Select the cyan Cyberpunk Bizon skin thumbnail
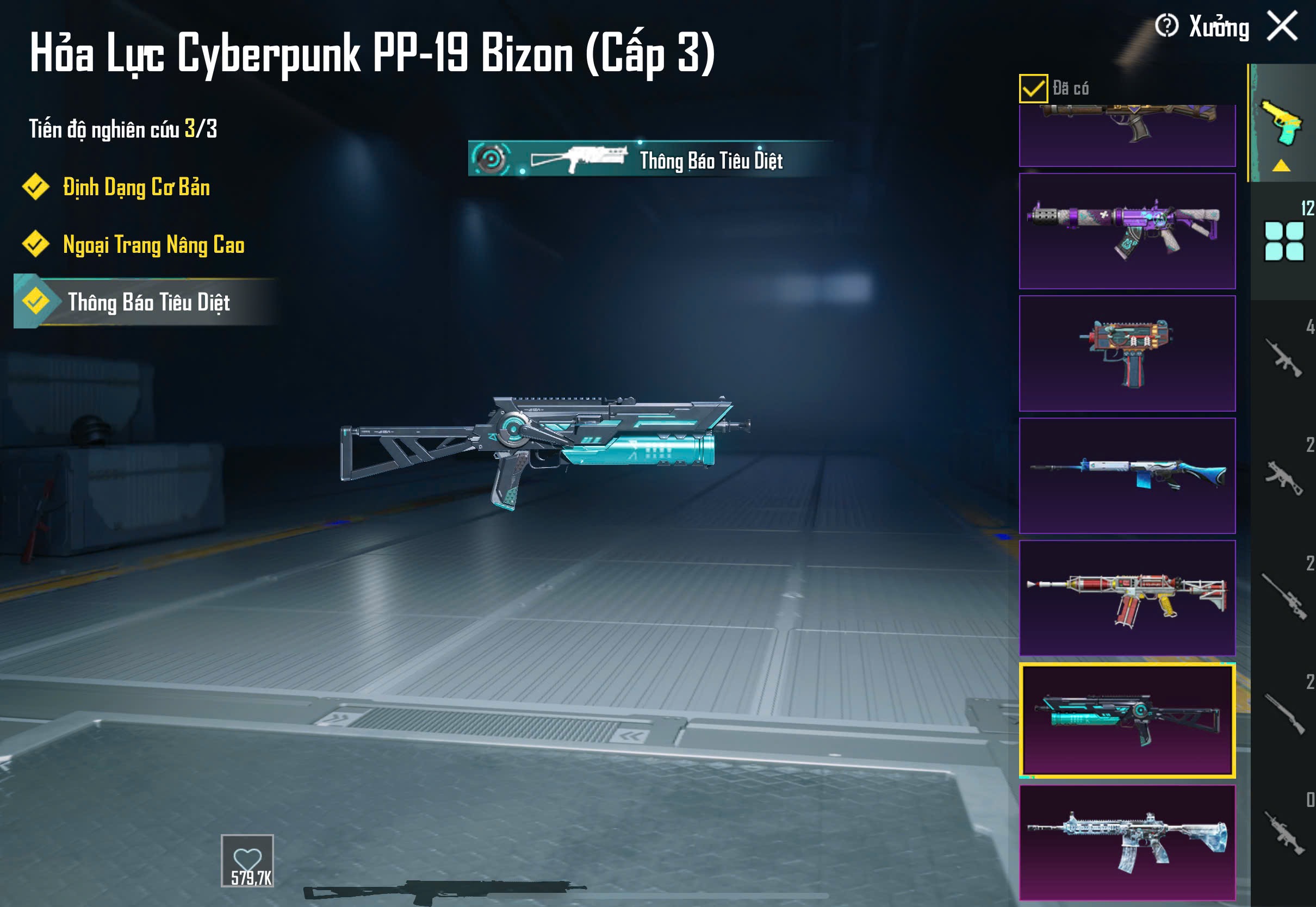The image size is (1316, 907). coord(1127,720)
